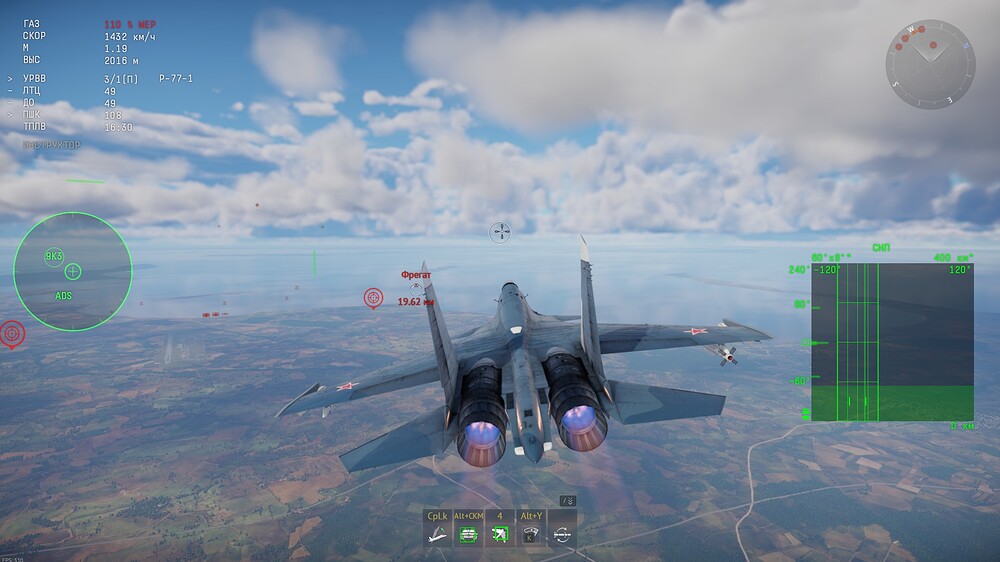Activate the aircraft maneuver action icon
This screenshot has height=562, width=1000.
[x=437, y=535]
